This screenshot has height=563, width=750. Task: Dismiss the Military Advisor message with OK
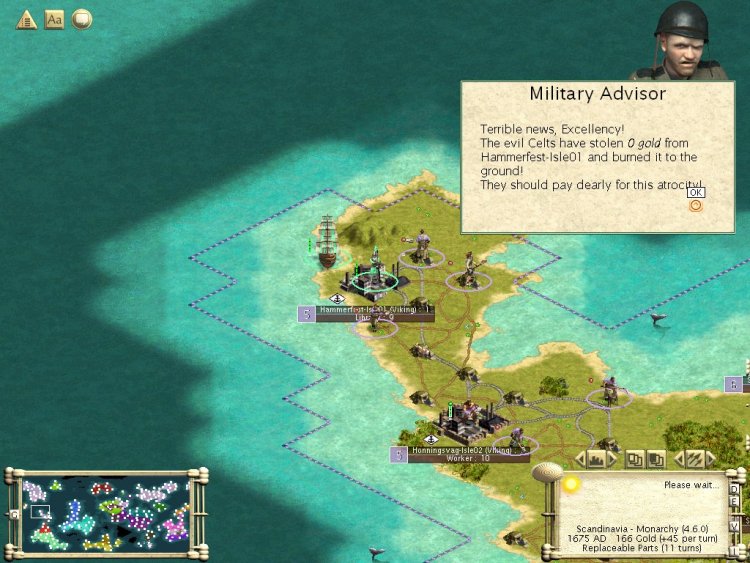point(696,193)
